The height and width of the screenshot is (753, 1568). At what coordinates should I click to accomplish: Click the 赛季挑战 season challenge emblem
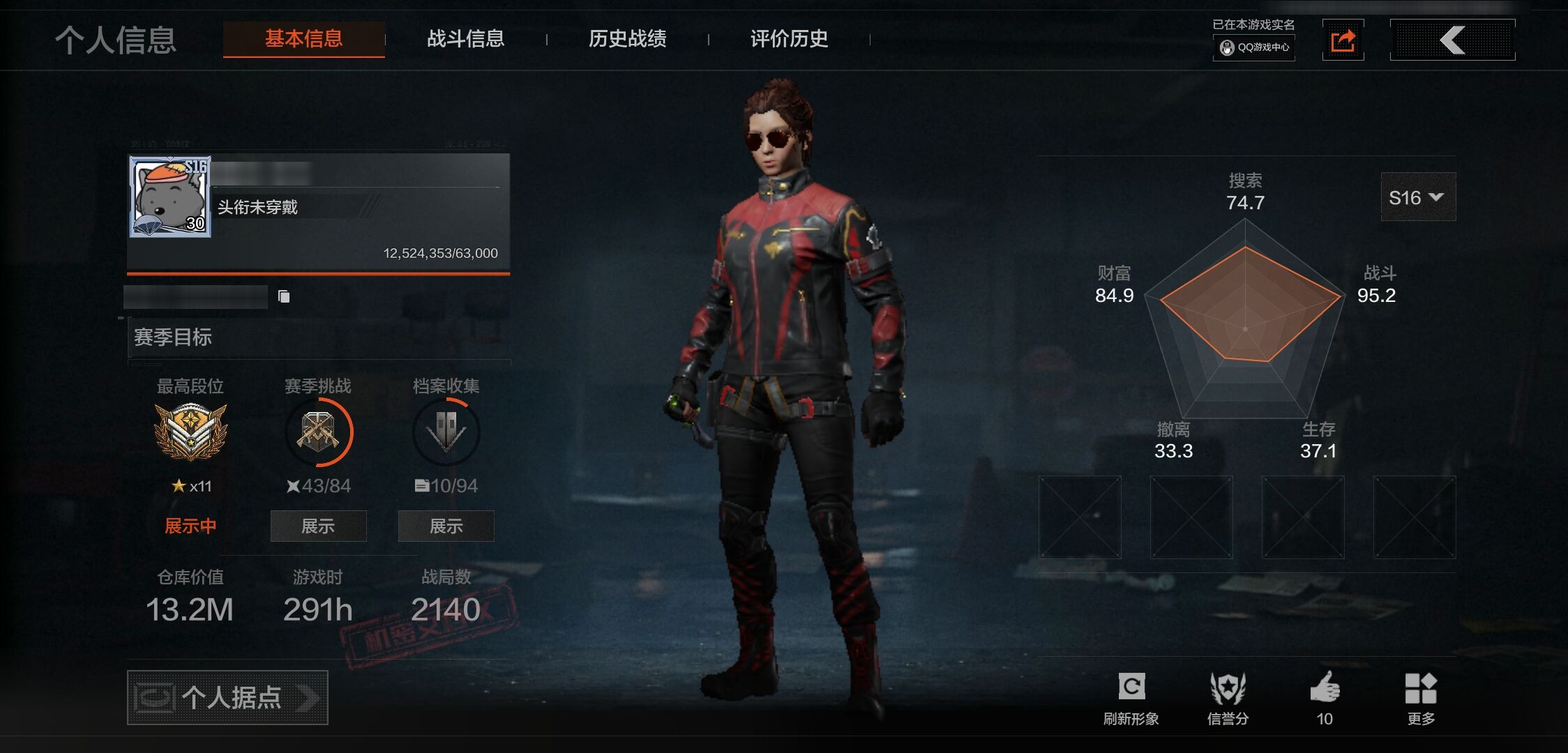(317, 432)
